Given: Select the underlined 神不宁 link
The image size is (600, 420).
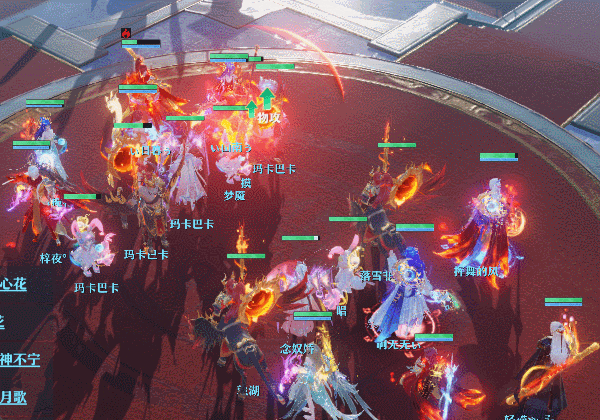Looking at the screenshot, I should click(19, 360).
